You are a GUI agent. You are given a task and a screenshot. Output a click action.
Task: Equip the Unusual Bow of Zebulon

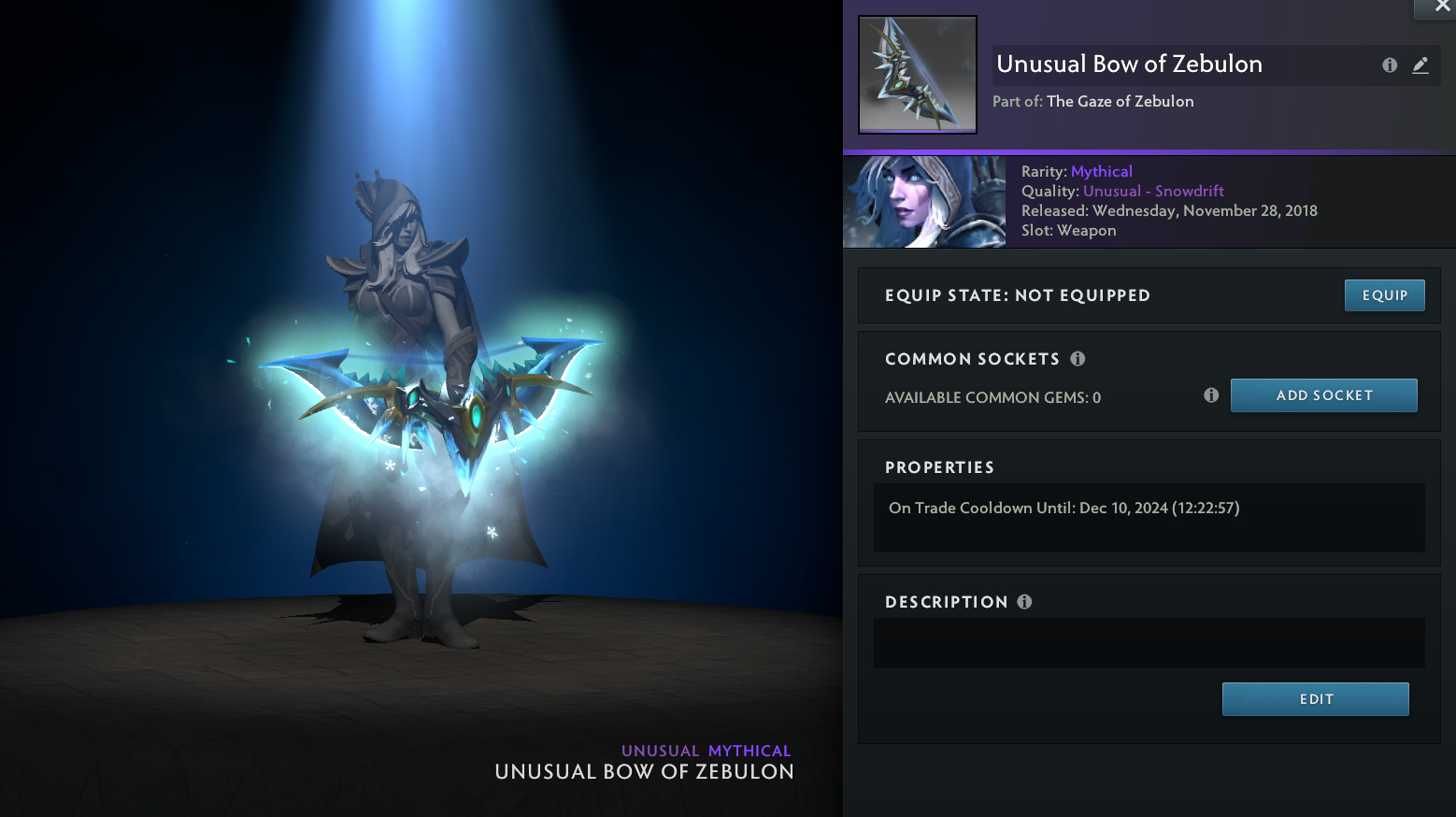[x=1384, y=295]
